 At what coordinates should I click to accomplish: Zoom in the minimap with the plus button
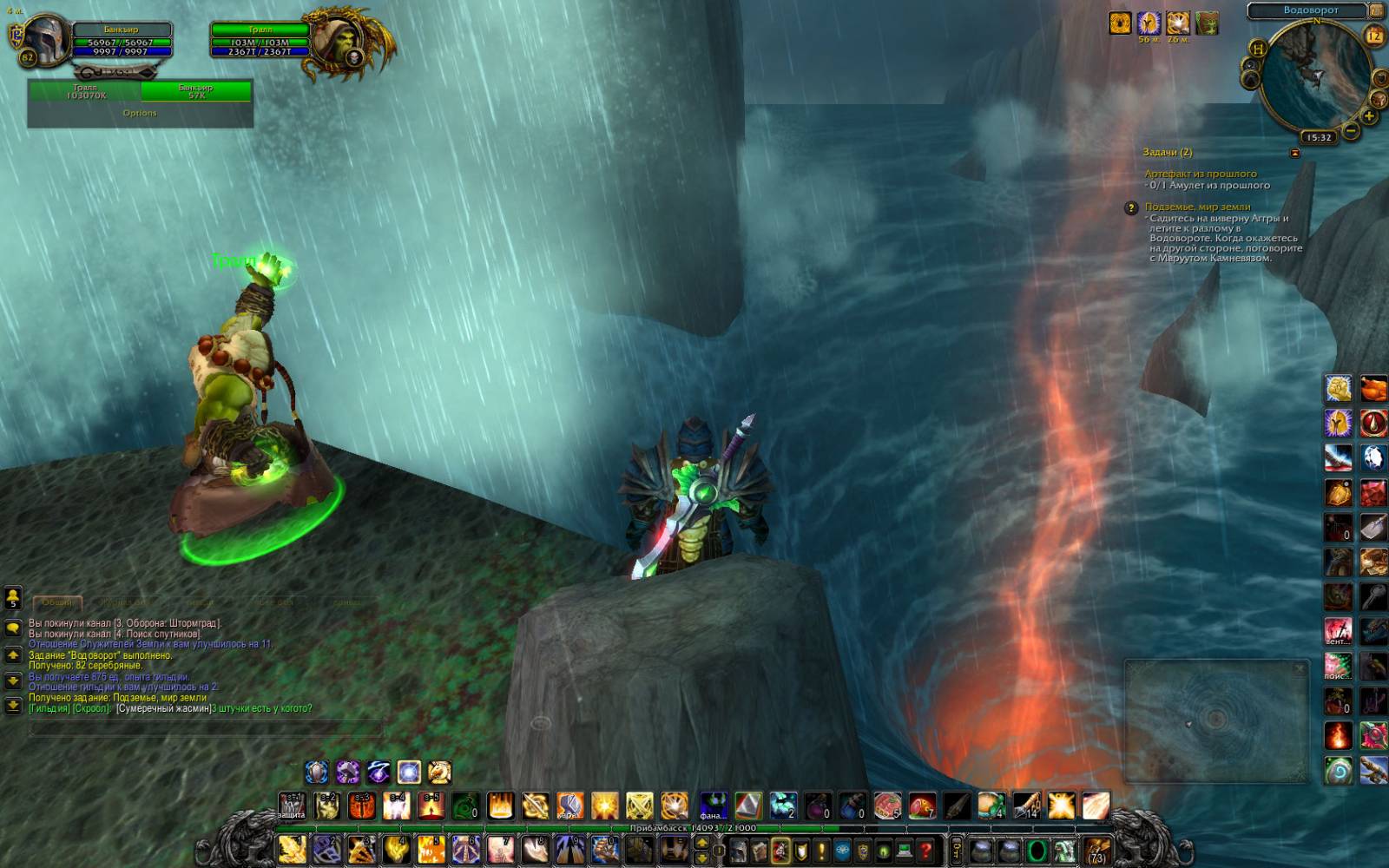[1369, 116]
